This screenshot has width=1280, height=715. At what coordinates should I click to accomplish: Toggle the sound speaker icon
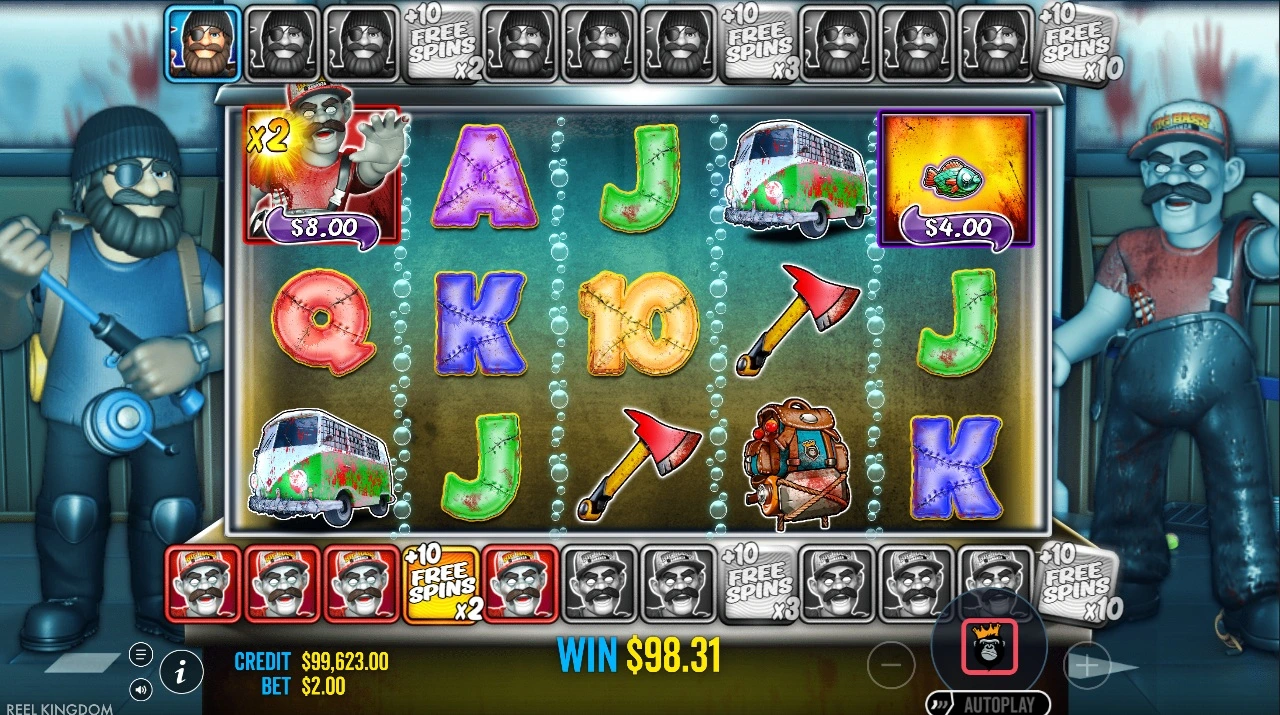click(141, 689)
